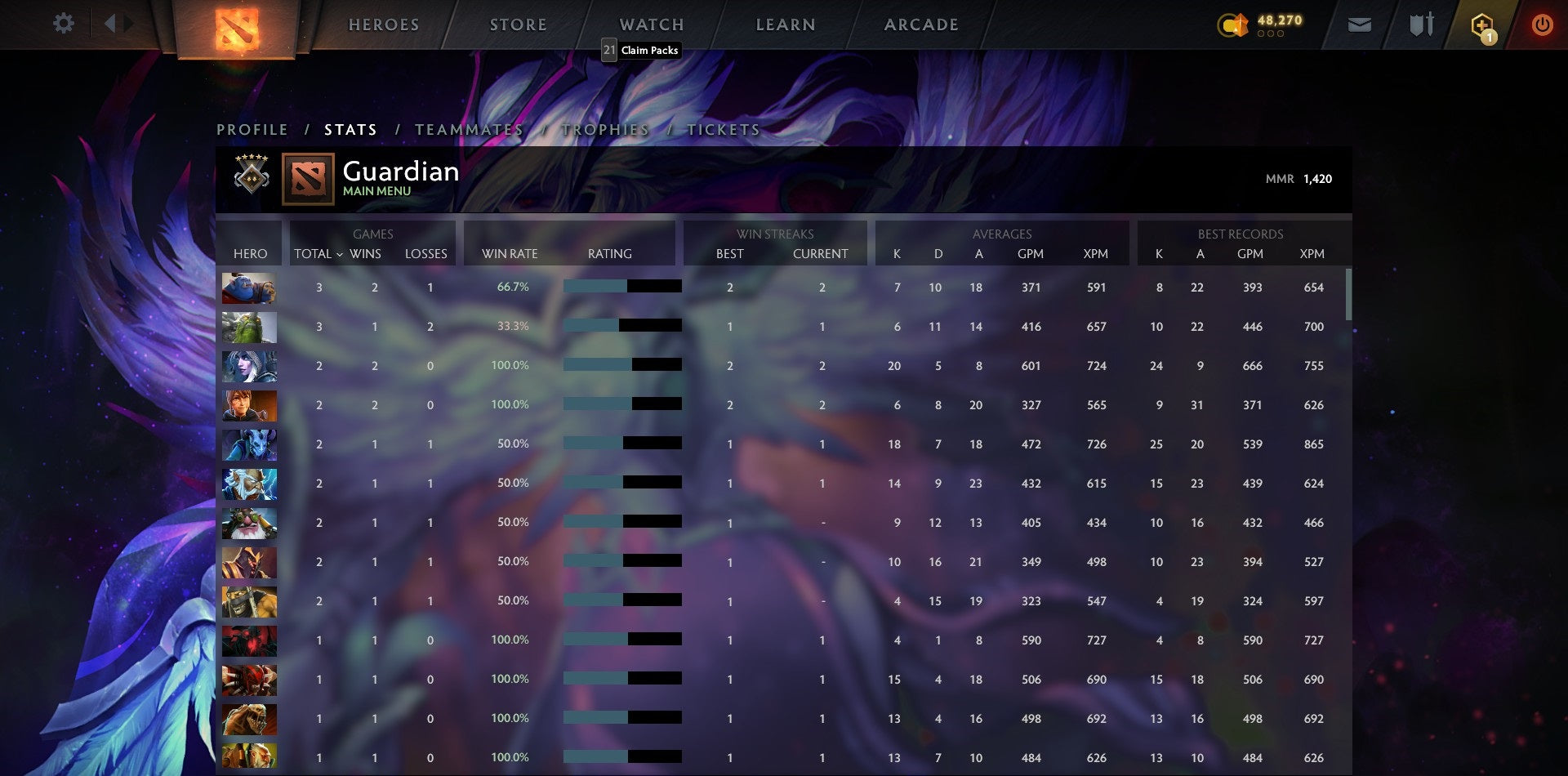The height and width of the screenshot is (776, 1568).
Task: Open the Armory shield and sword icon
Action: point(1421,25)
